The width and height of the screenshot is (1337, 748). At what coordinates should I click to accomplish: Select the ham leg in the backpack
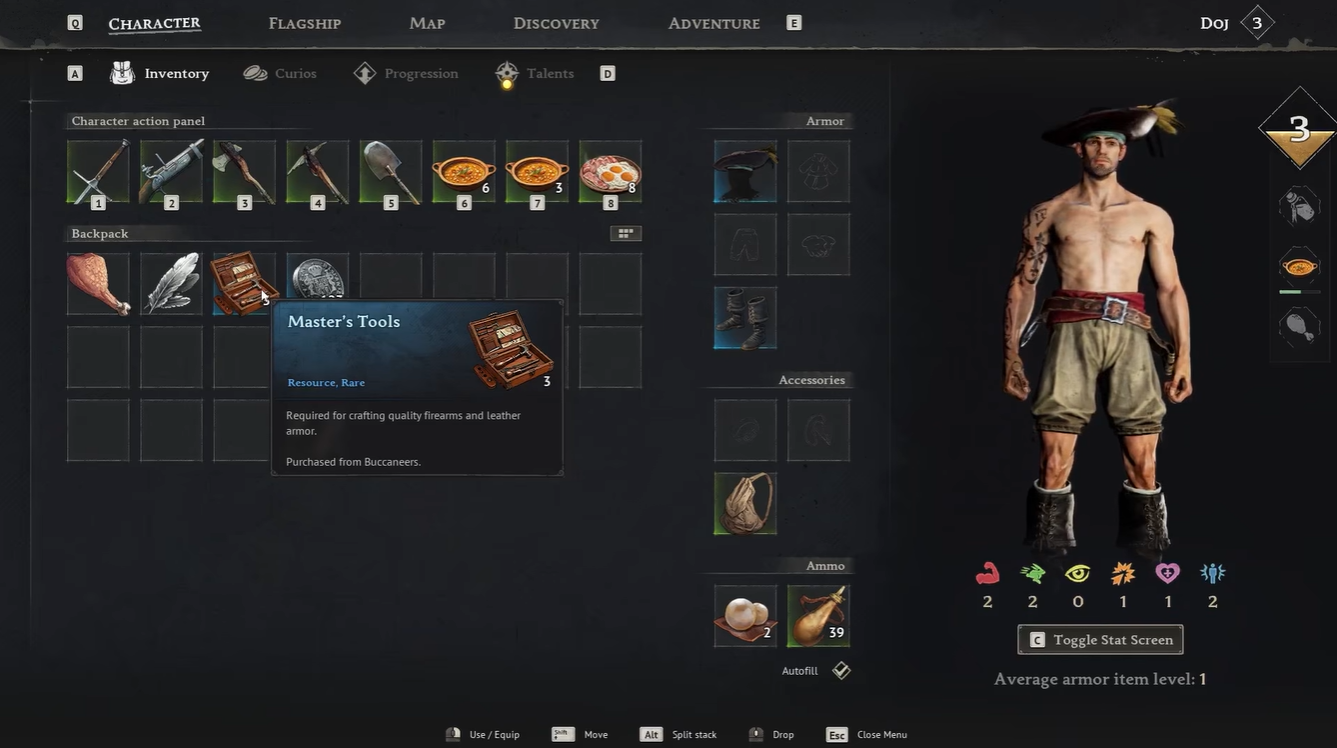tap(98, 284)
